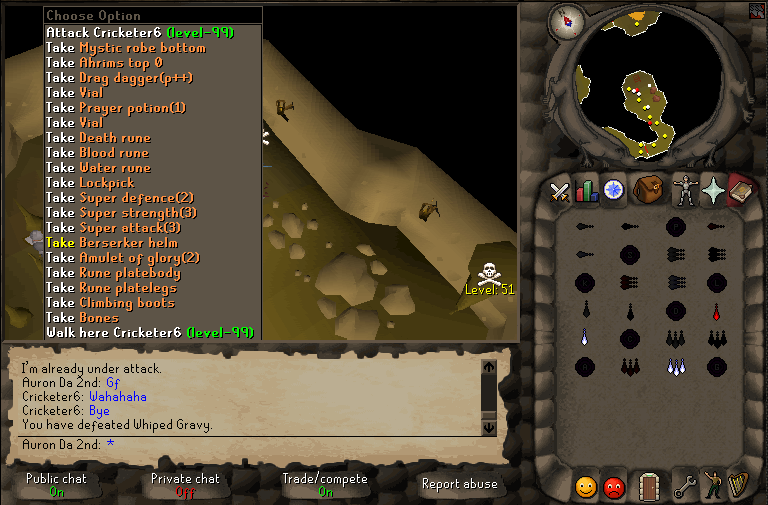The width and height of the screenshot is (768, 505).
Task: Open the door-icon logout tab
Action: tap(649, 487)
